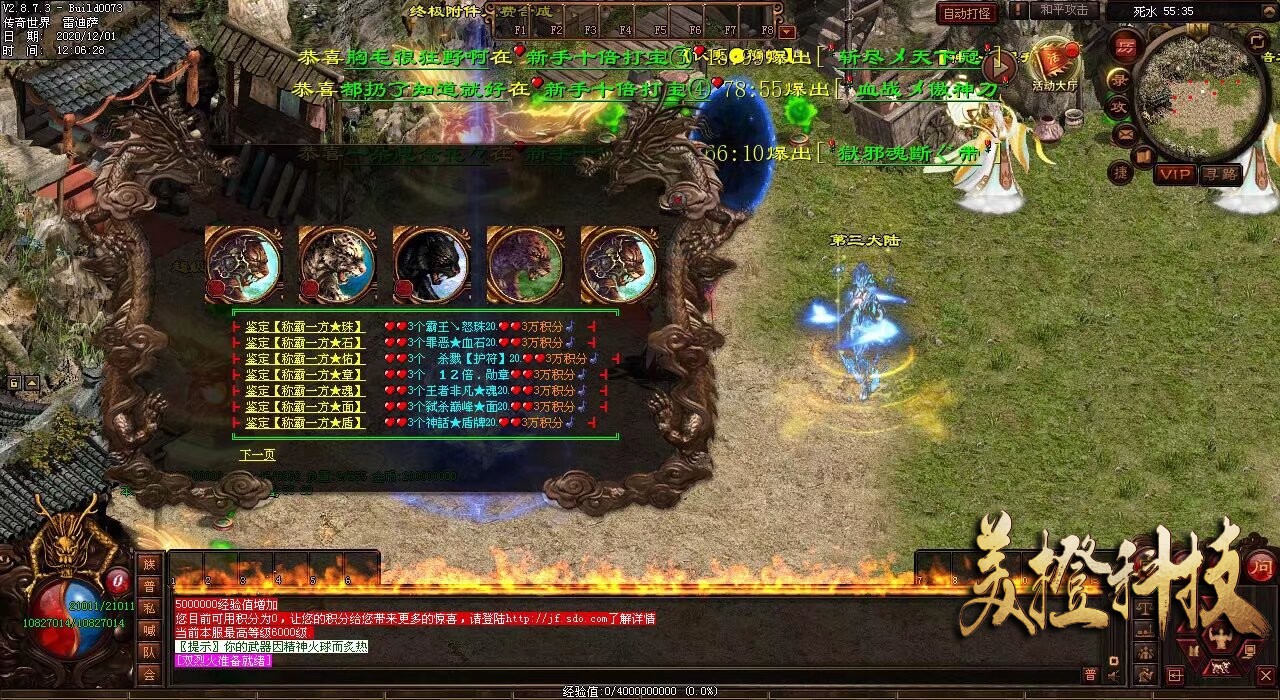Select the 队 team chat channel
Viewport: 1280px width, 700px height.
coord(149,652)
